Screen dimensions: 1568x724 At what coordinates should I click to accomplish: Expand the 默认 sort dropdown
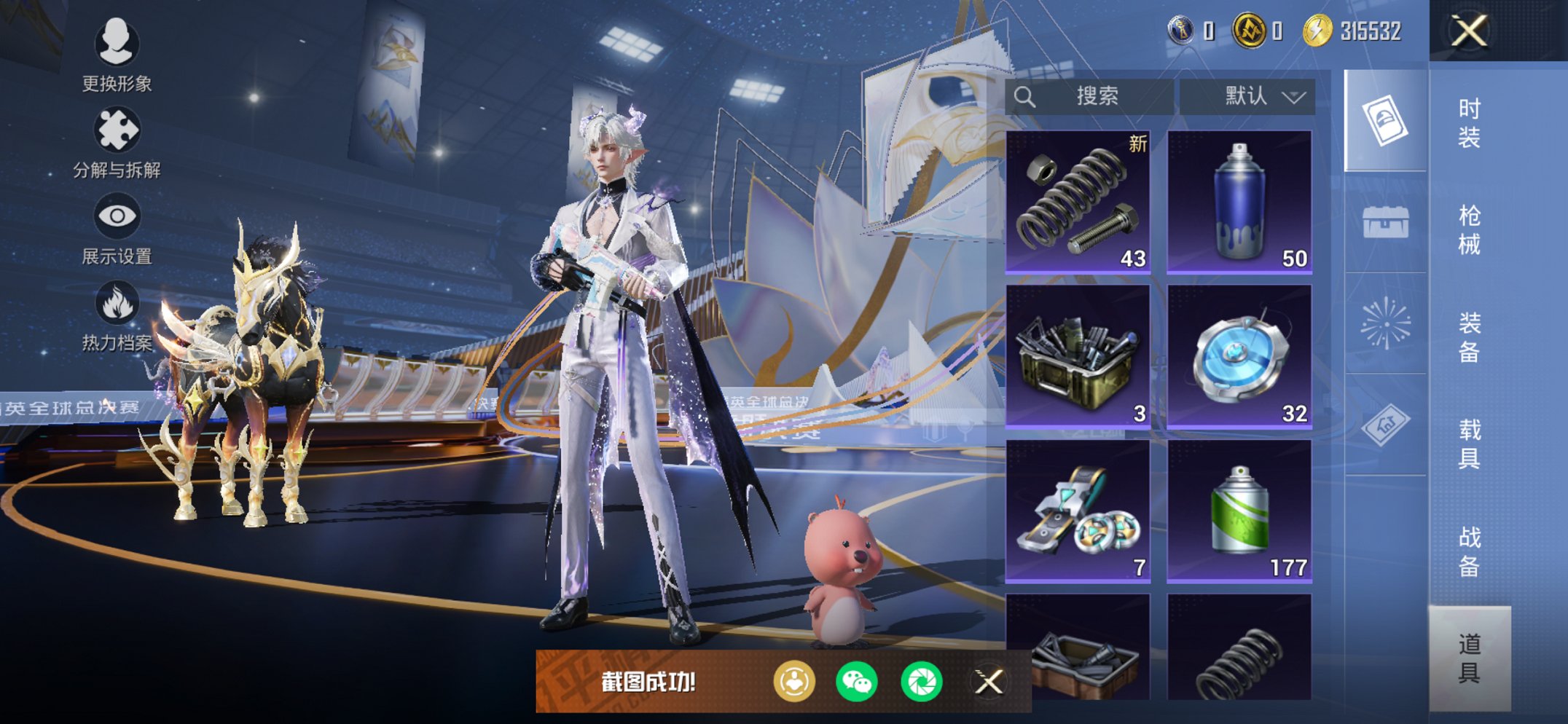point(1247,96)
